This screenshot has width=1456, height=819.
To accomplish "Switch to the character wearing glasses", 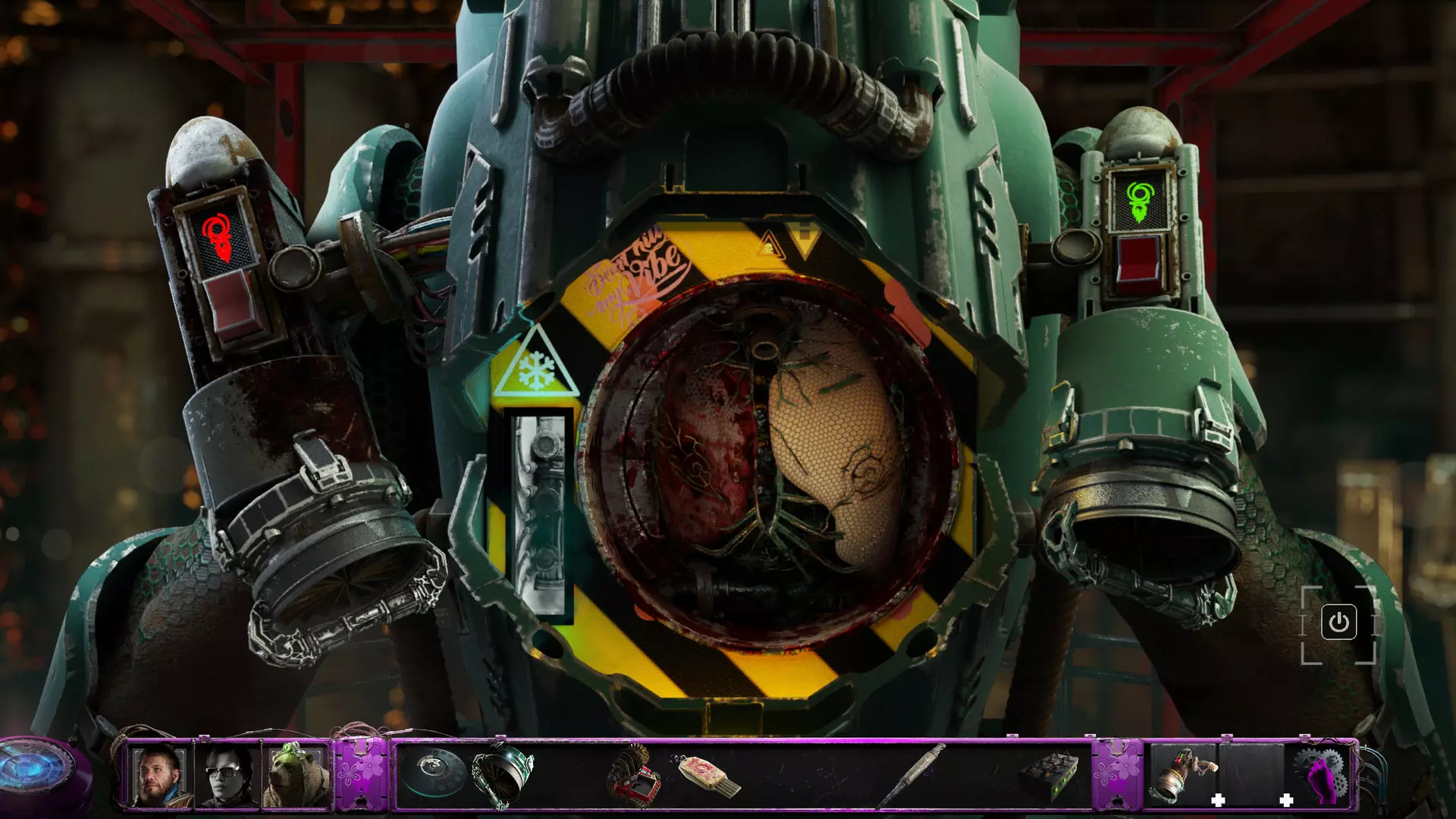I will [x=227, y=775].
